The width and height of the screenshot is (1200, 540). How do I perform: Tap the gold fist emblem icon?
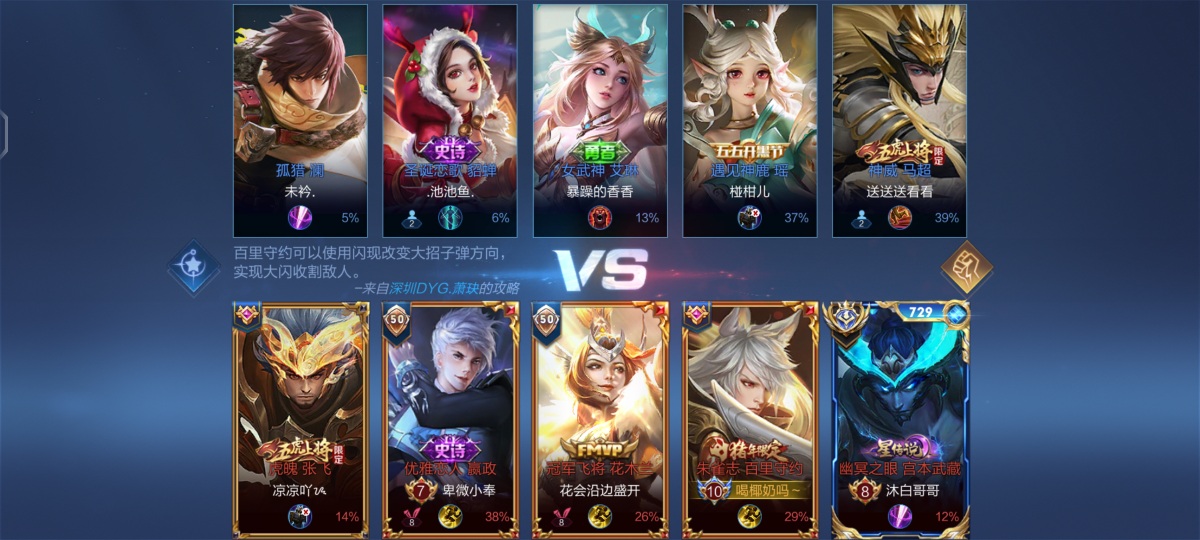pyautogui.click(x=967, y=267)
